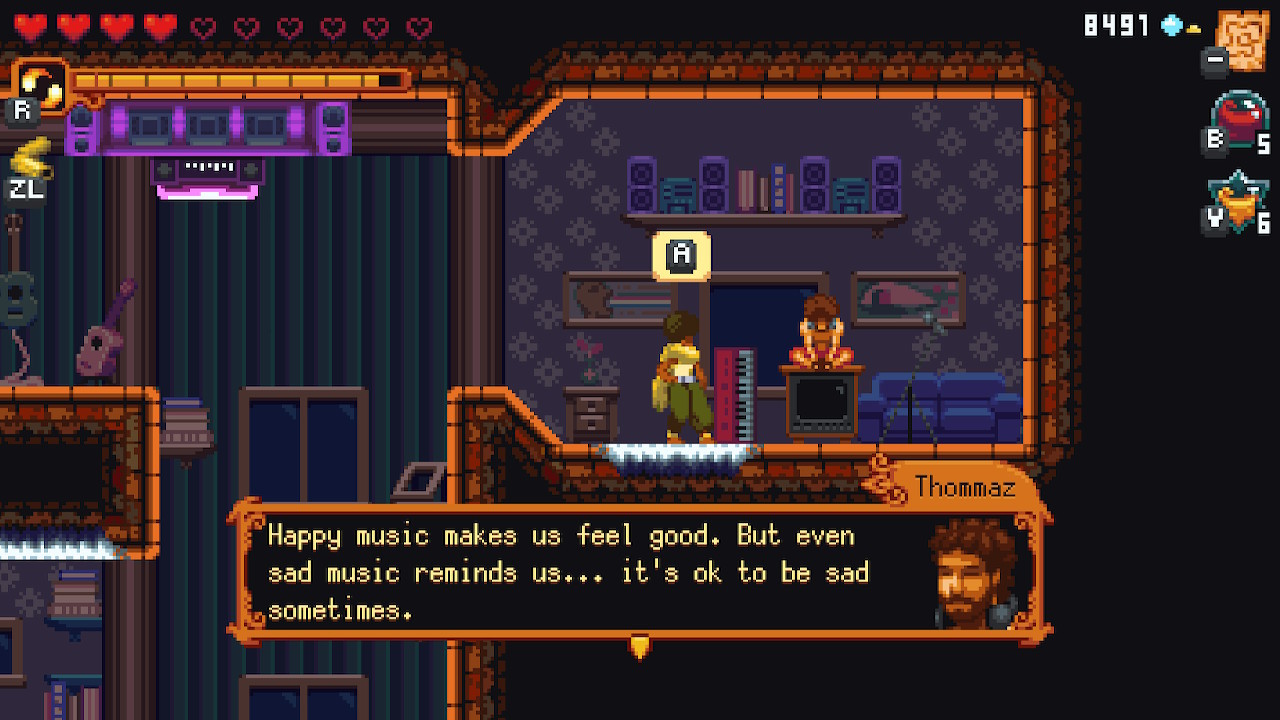
Task: Select the orange star-shaped item
Action: pos(1240,203)
